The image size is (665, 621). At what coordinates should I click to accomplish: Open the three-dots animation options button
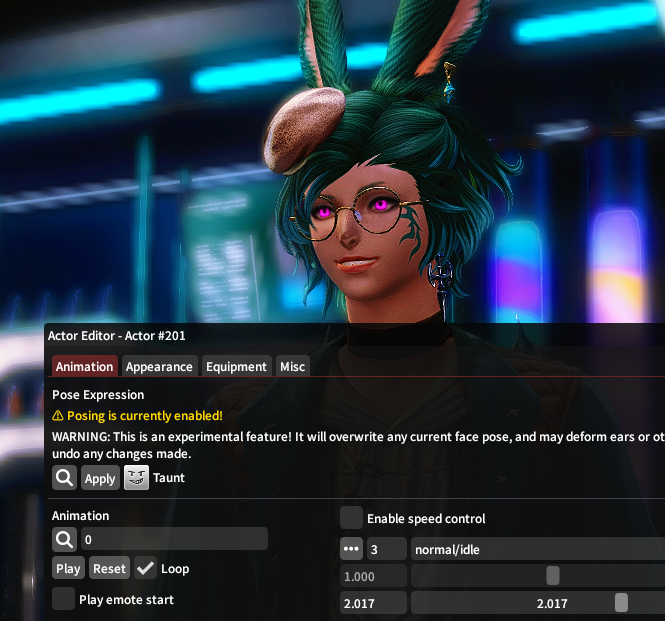click(351, 549)
